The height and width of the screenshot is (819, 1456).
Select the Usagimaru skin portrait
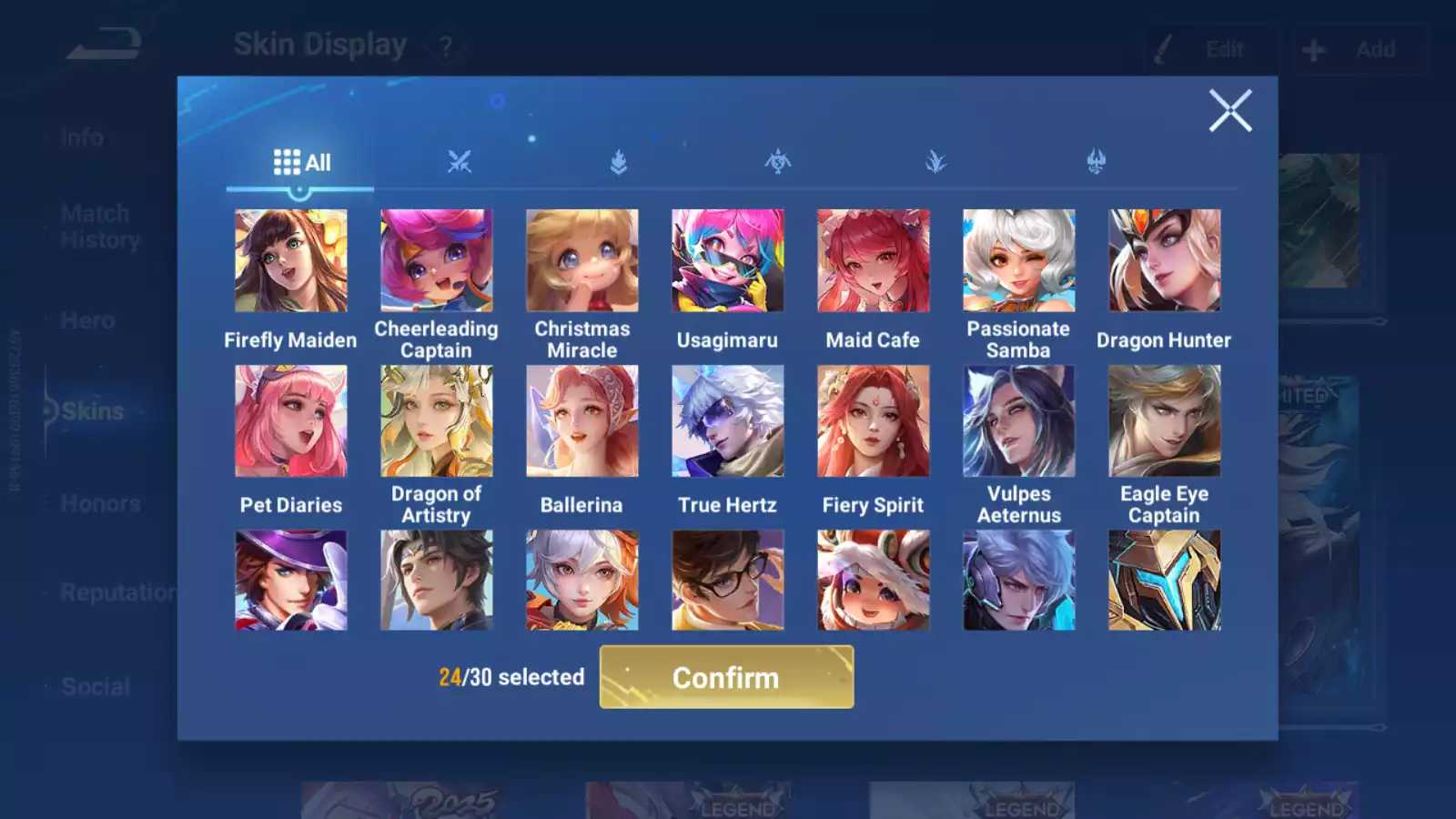(728, 261)
